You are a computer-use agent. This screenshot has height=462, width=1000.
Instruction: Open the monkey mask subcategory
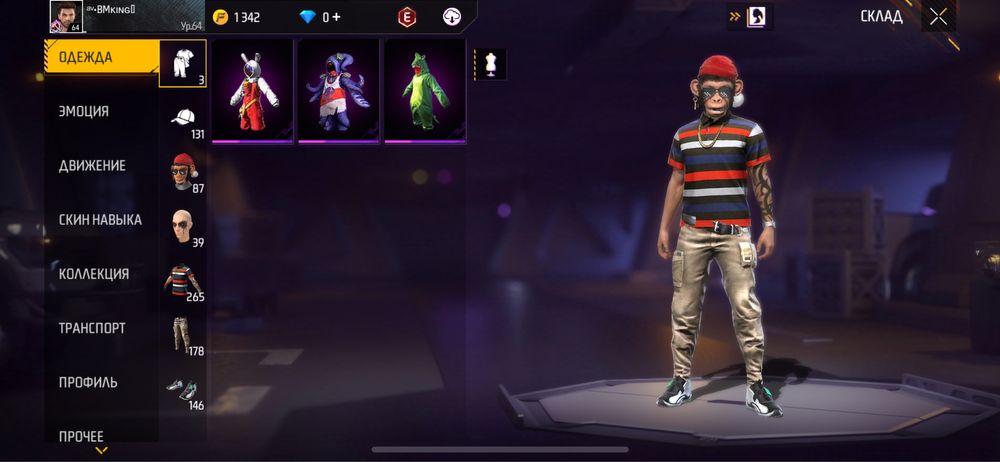coord(183,173)
